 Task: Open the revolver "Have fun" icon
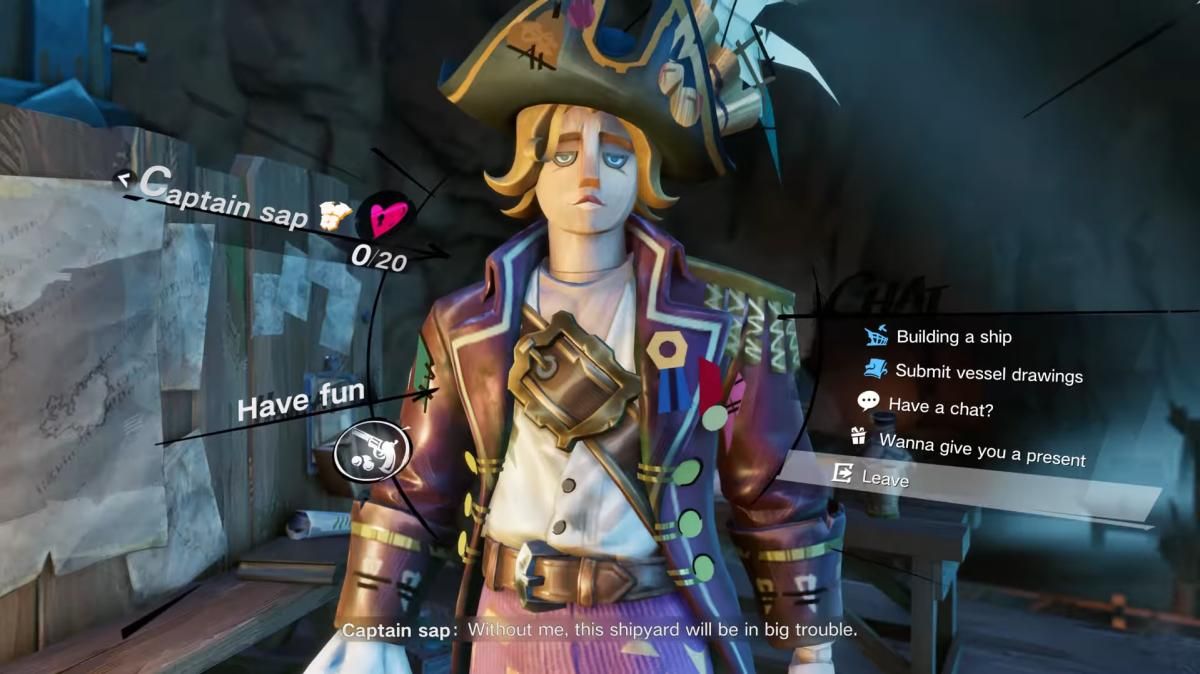(371, 451)
